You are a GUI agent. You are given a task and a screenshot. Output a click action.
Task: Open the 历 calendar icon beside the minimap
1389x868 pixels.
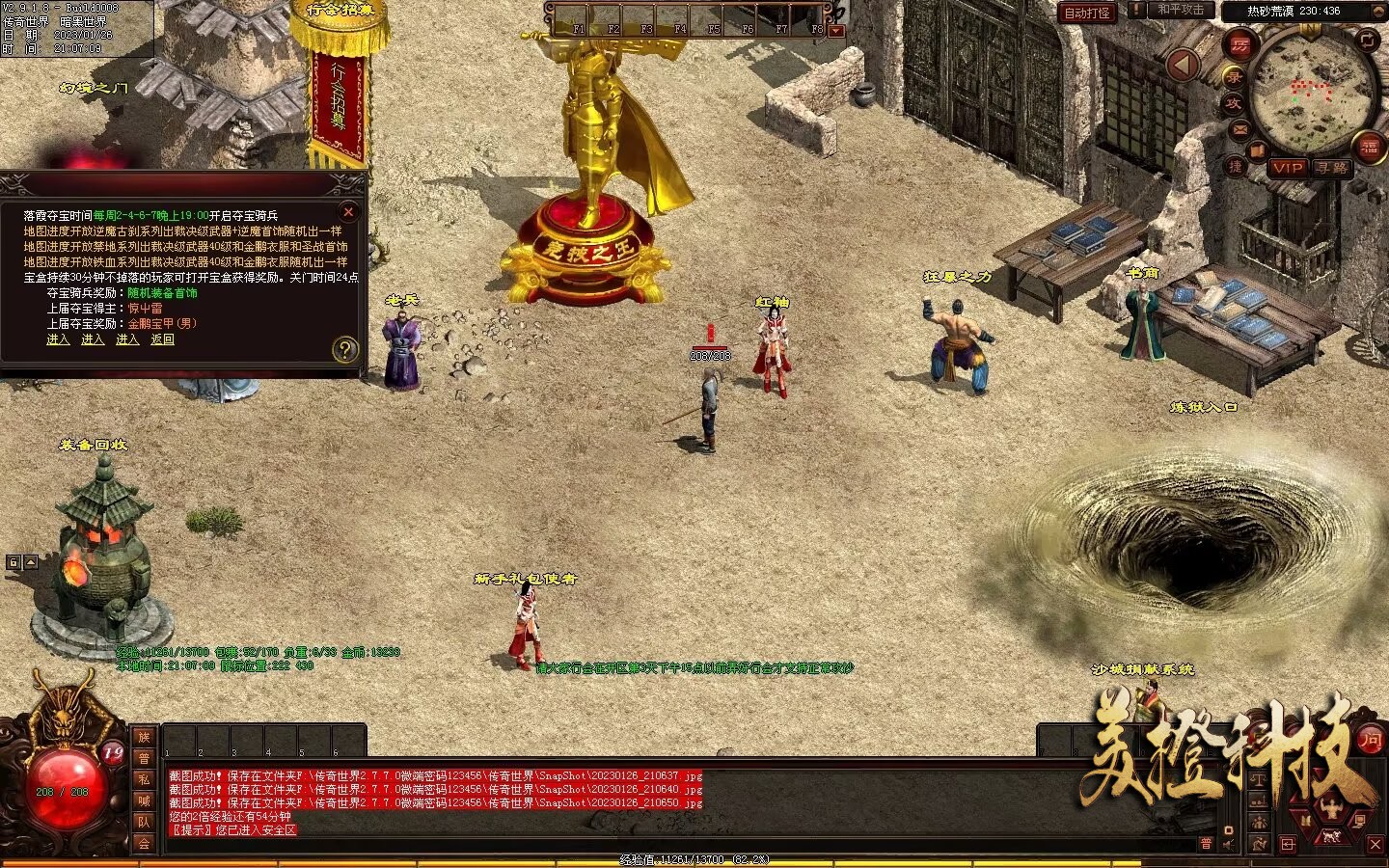coord(1239,44)
